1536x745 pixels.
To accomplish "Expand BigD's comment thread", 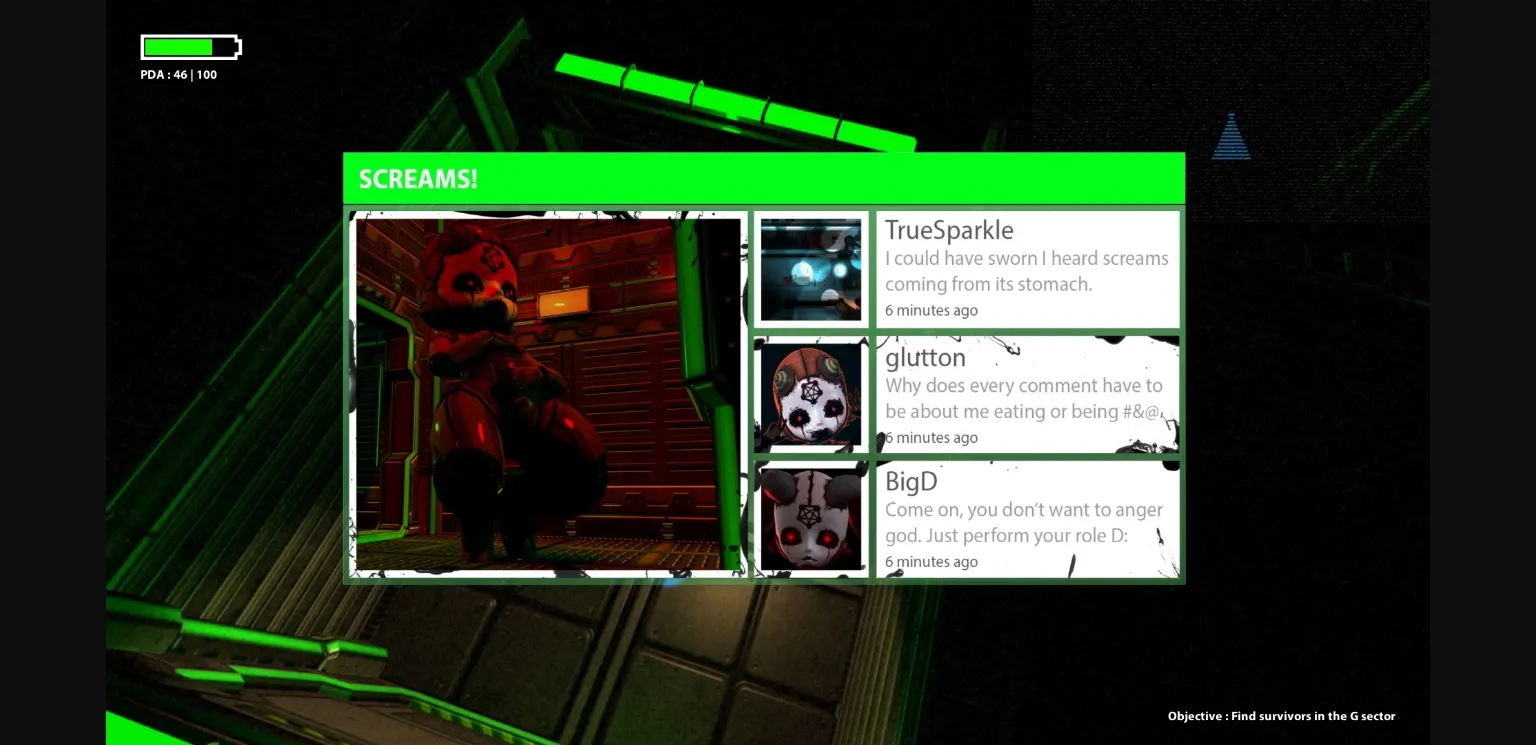I will point(1024,522).
